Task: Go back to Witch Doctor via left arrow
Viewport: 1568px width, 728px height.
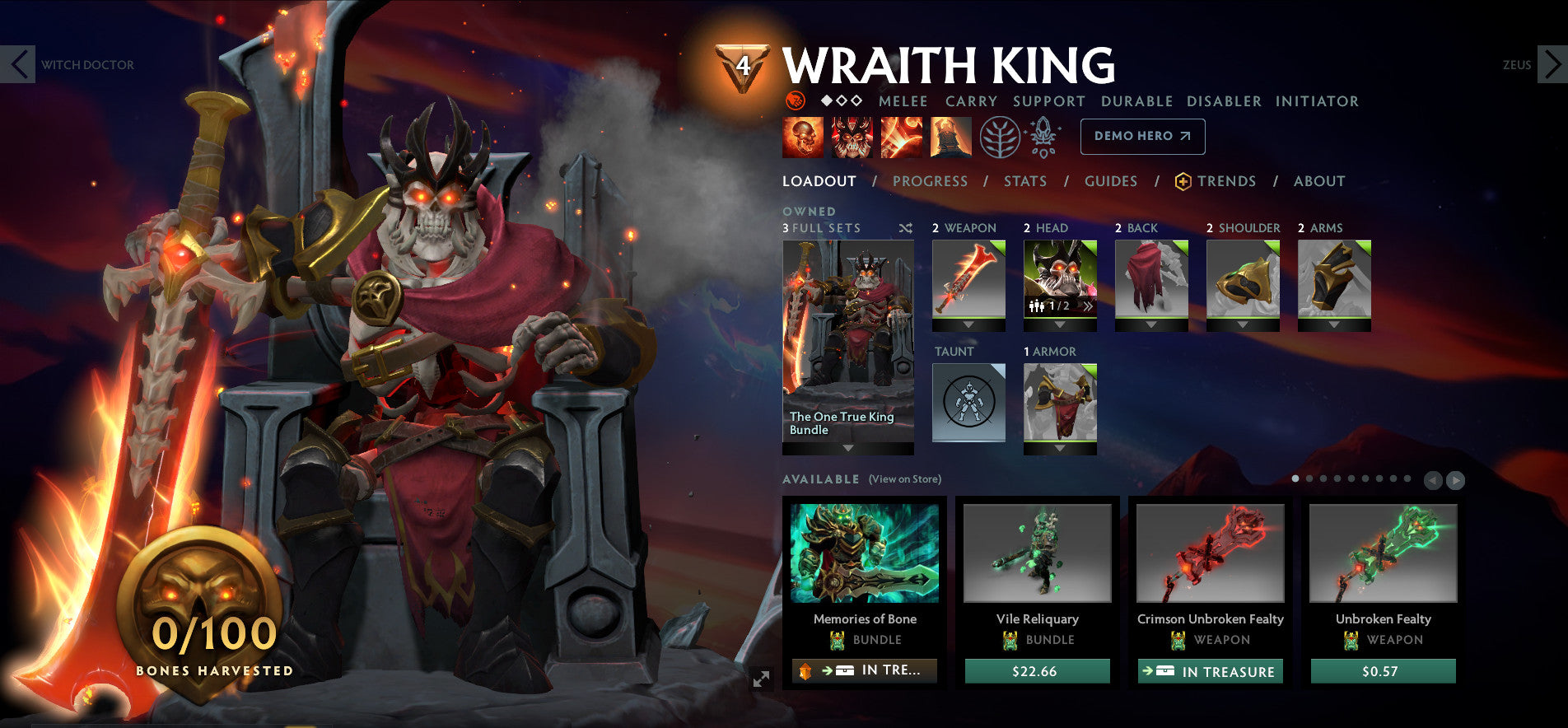Action: 17,64
